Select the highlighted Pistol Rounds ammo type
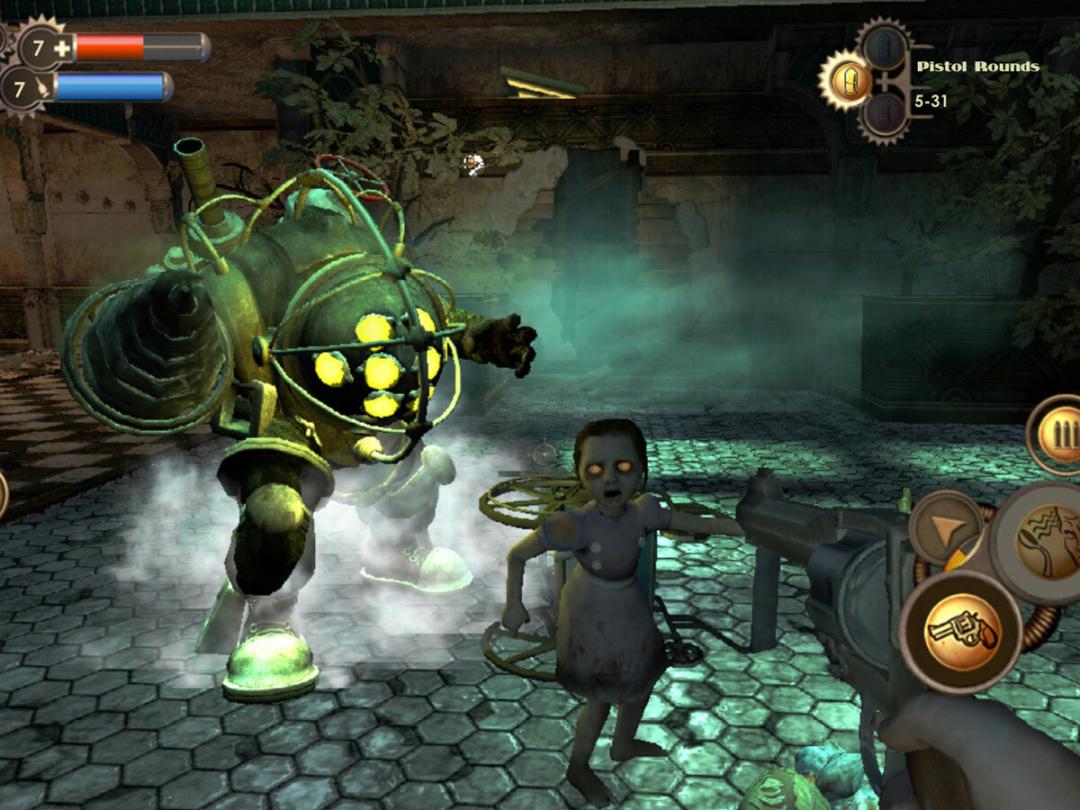The image size is (1080, 810). point(845,79)
